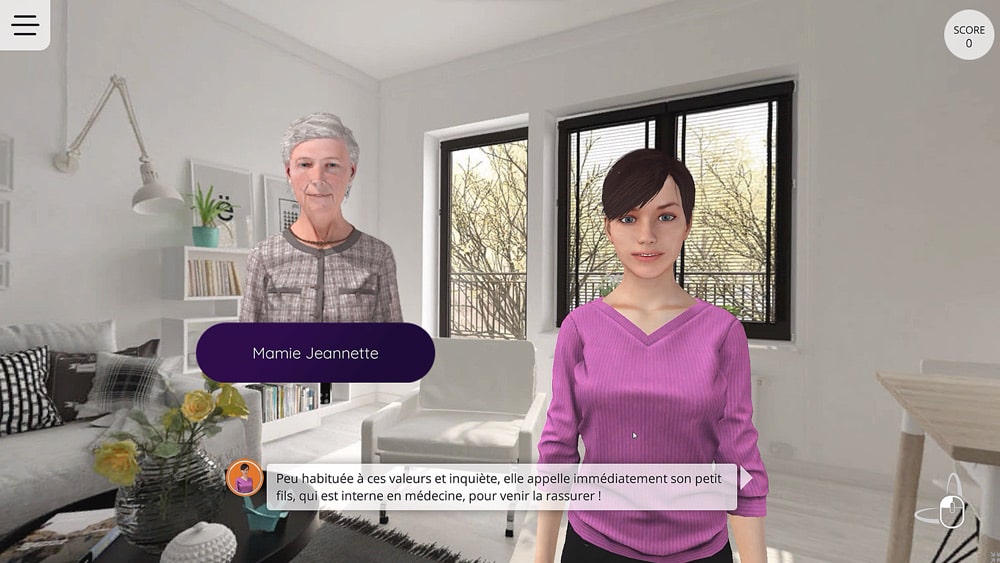
Task: Open the hamburger menu
Action: (25, 25)
